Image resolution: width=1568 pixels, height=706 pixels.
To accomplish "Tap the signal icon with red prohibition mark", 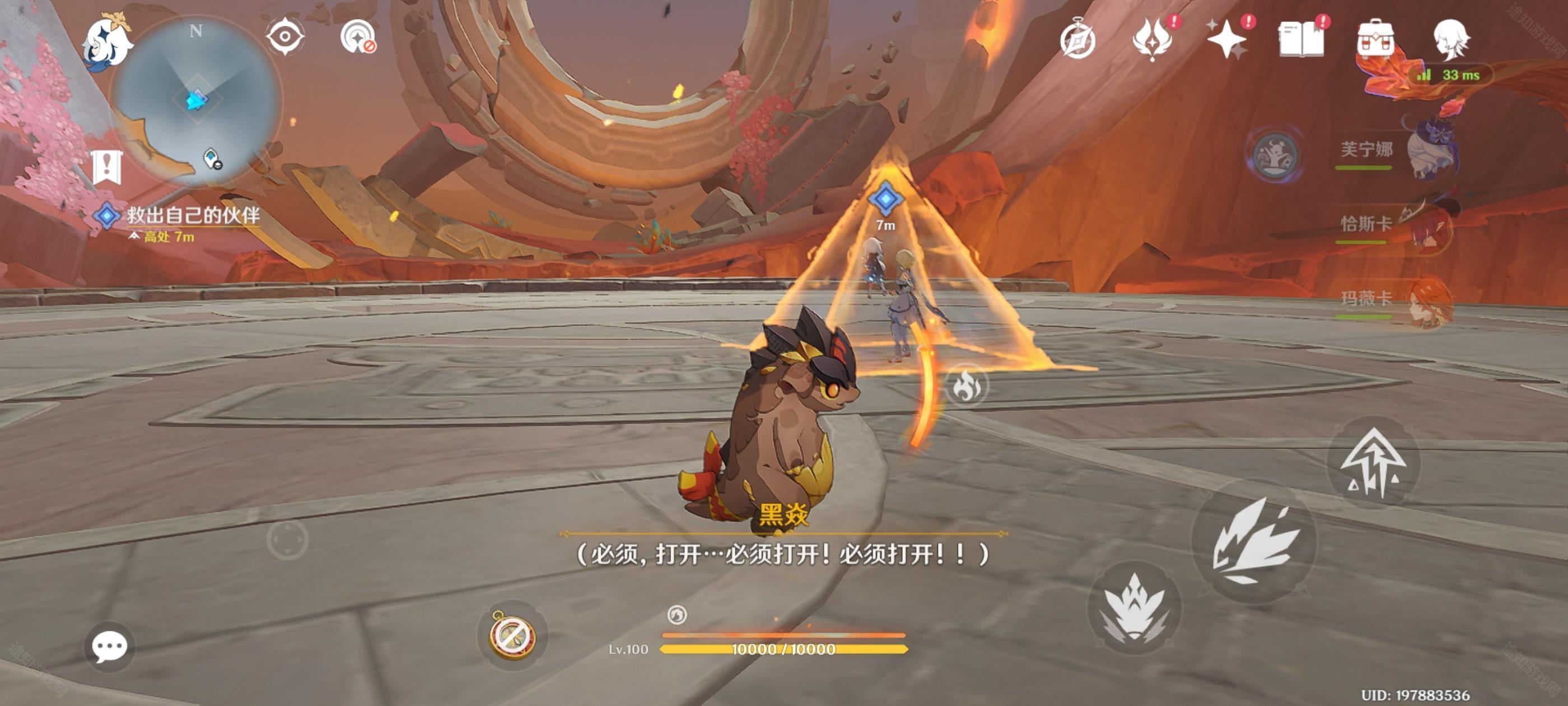I will coord(358,38).
